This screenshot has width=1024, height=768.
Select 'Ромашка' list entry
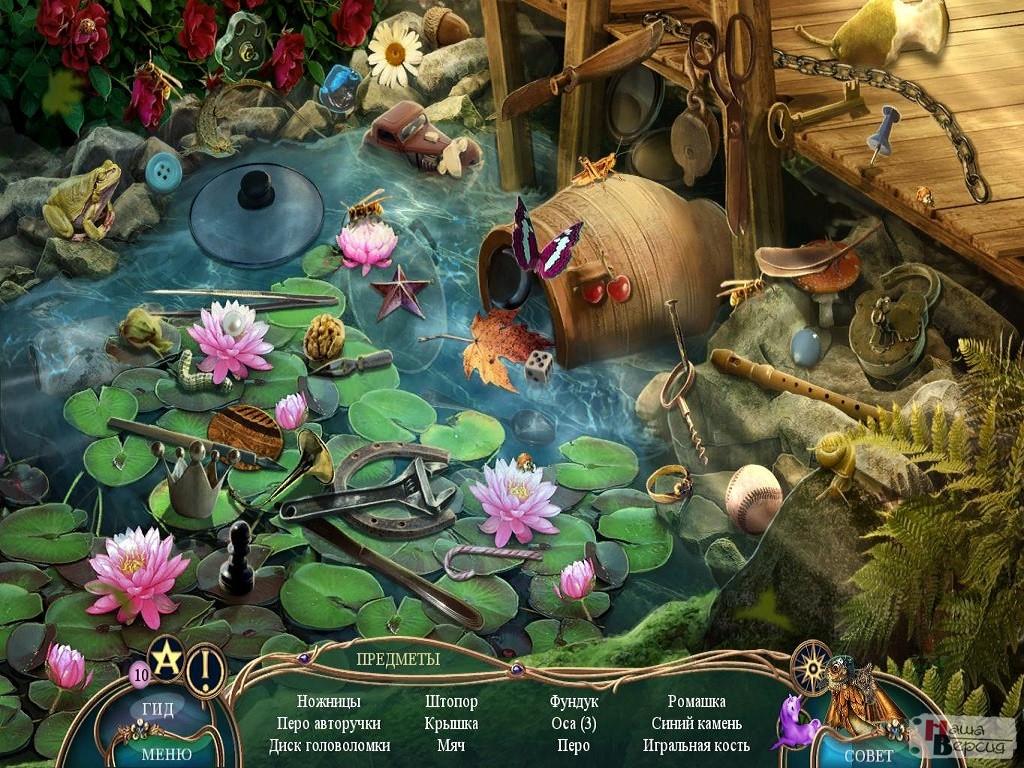tap(697, 702)
